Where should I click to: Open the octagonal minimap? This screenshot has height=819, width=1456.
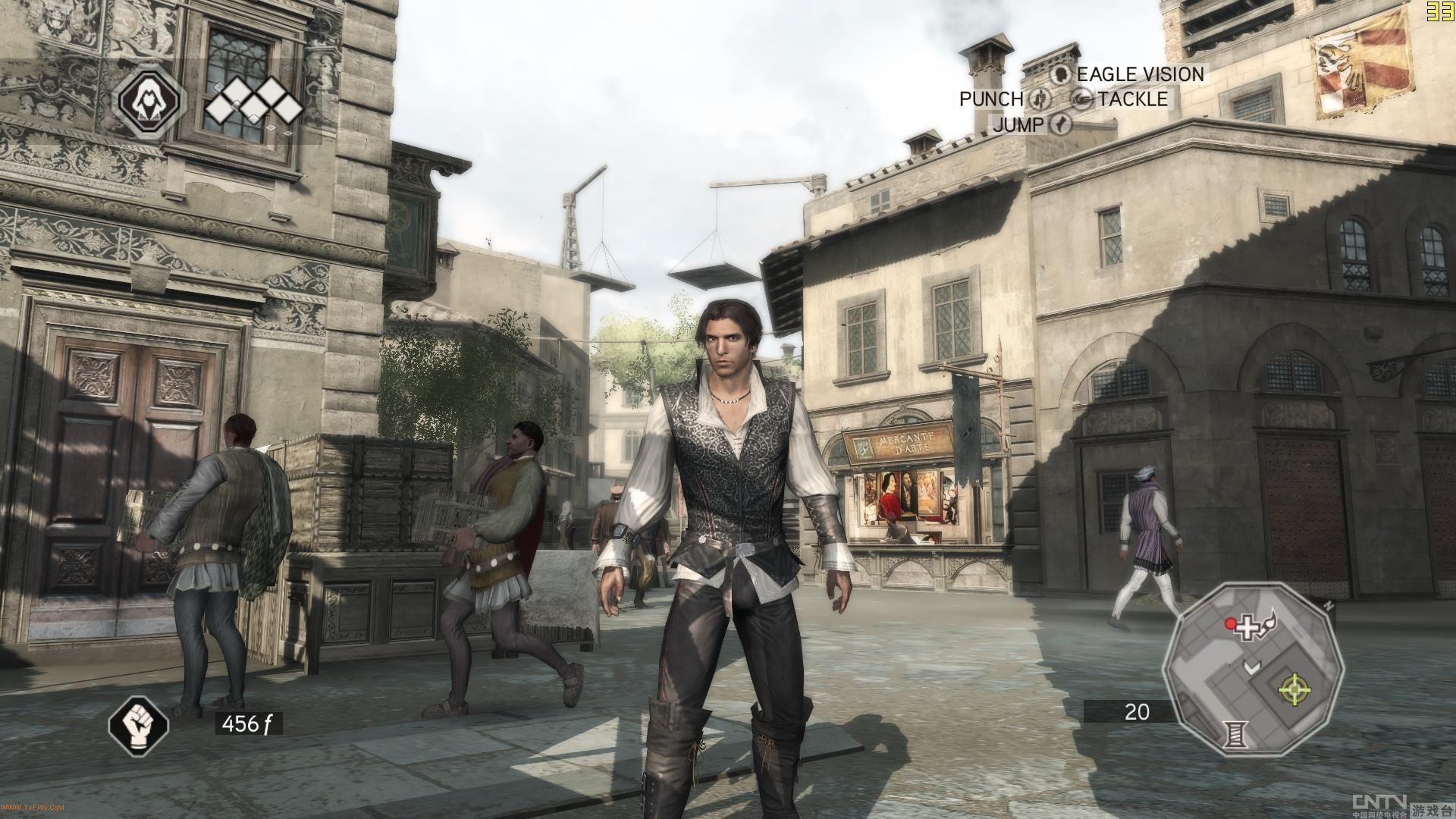[1253, 667]
